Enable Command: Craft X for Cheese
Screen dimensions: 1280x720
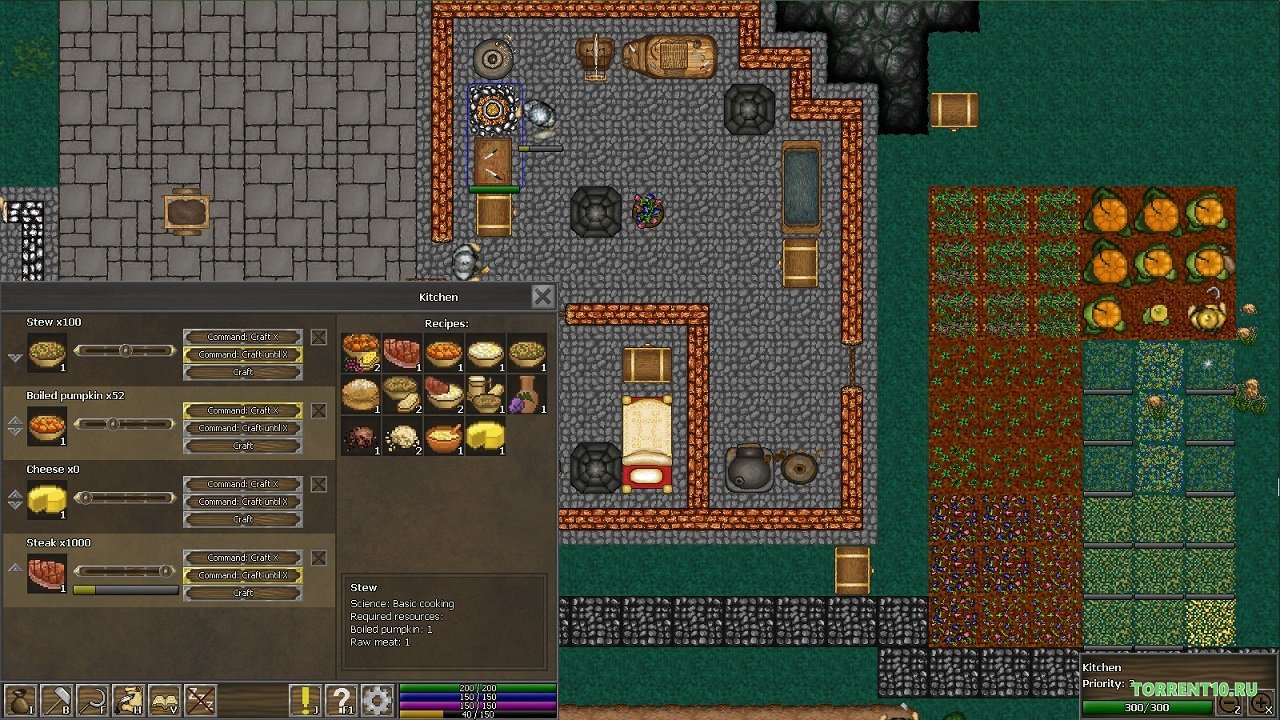(x=243, y=484)
